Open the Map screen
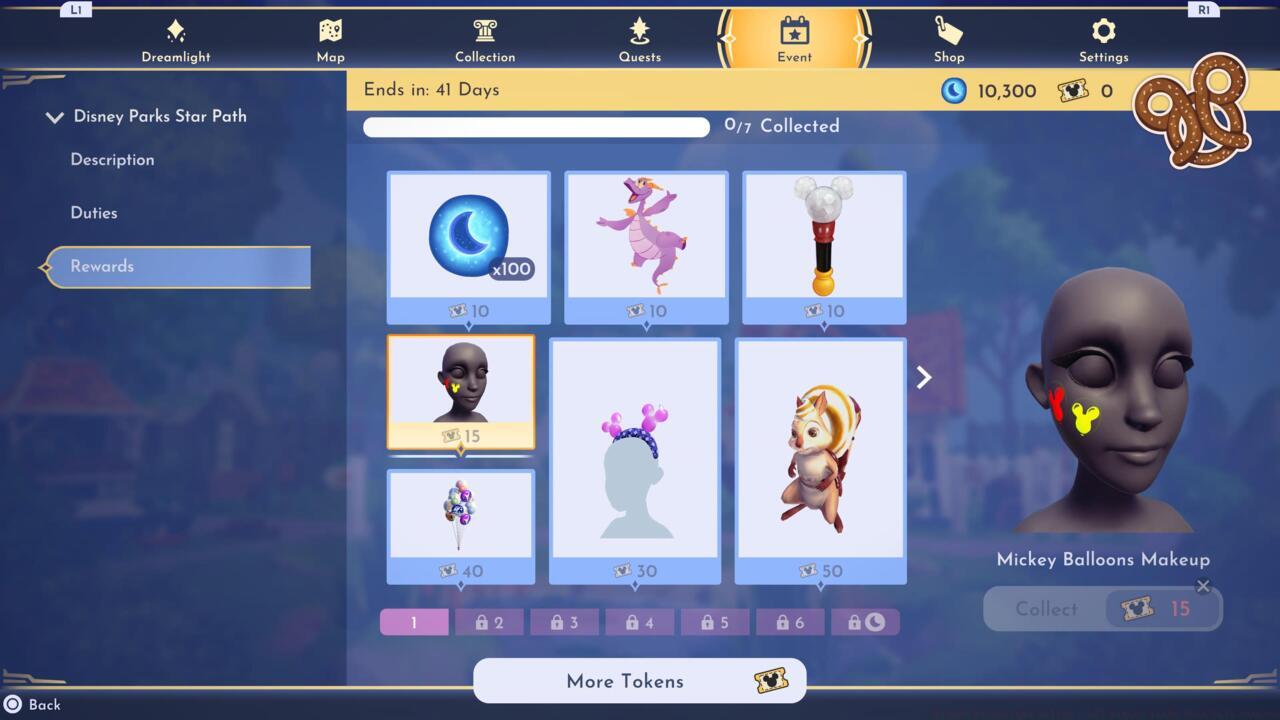Screen dimensions: 1280x720 click(330, 38)
